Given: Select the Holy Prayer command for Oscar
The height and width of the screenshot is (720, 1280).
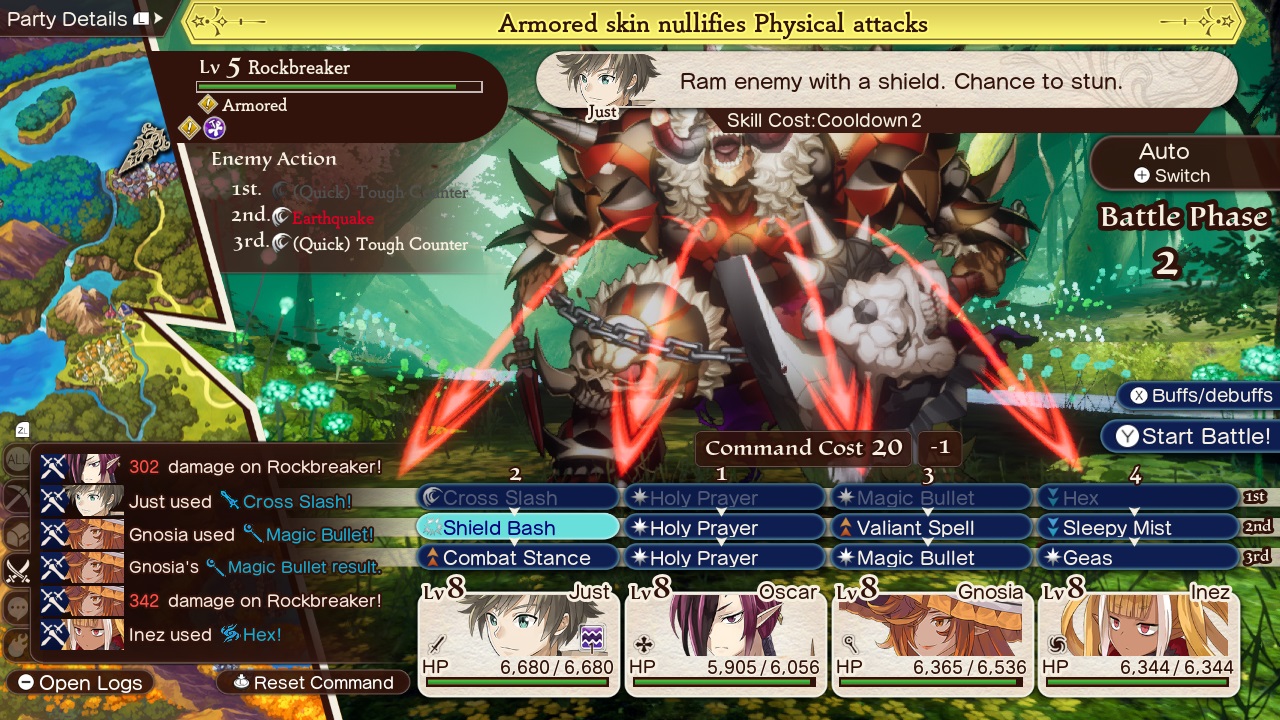Looking at the screenshot, I should pyautogui.click(x=724, y=527).
